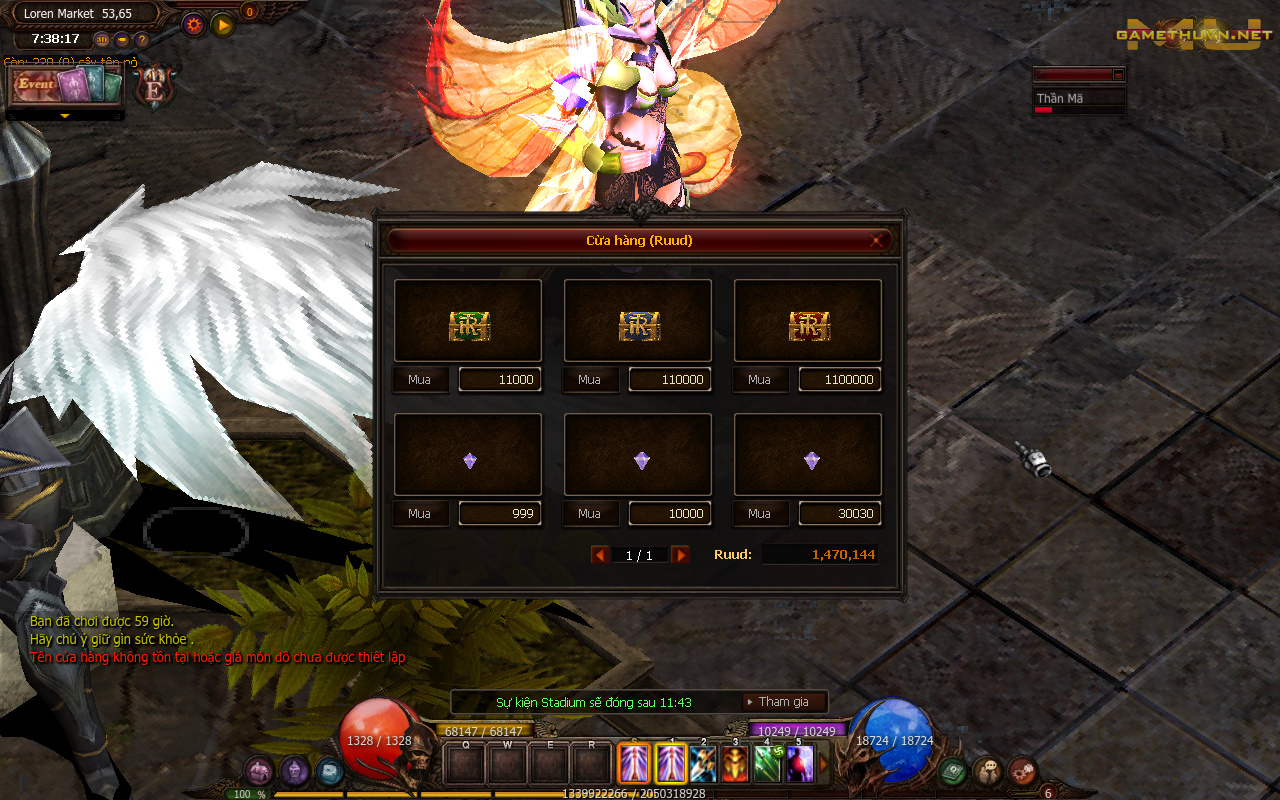Click the E shield emblem icon

pyautogui.click(x=155, y=88)
